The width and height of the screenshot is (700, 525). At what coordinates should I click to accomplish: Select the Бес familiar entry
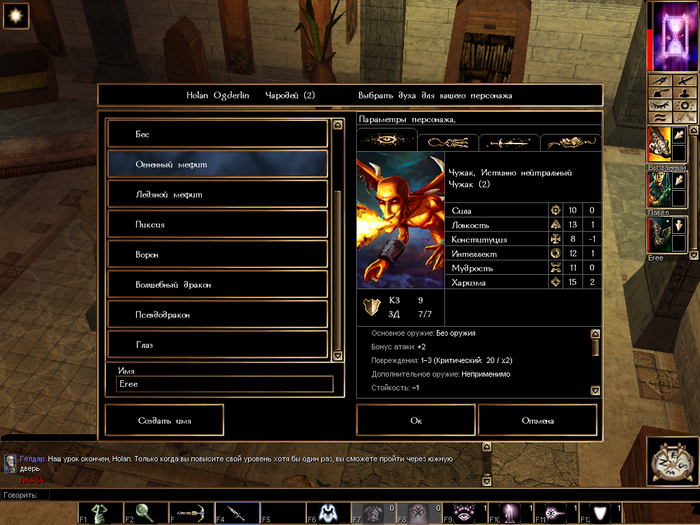pyautogui.click(x=217, y=134)
